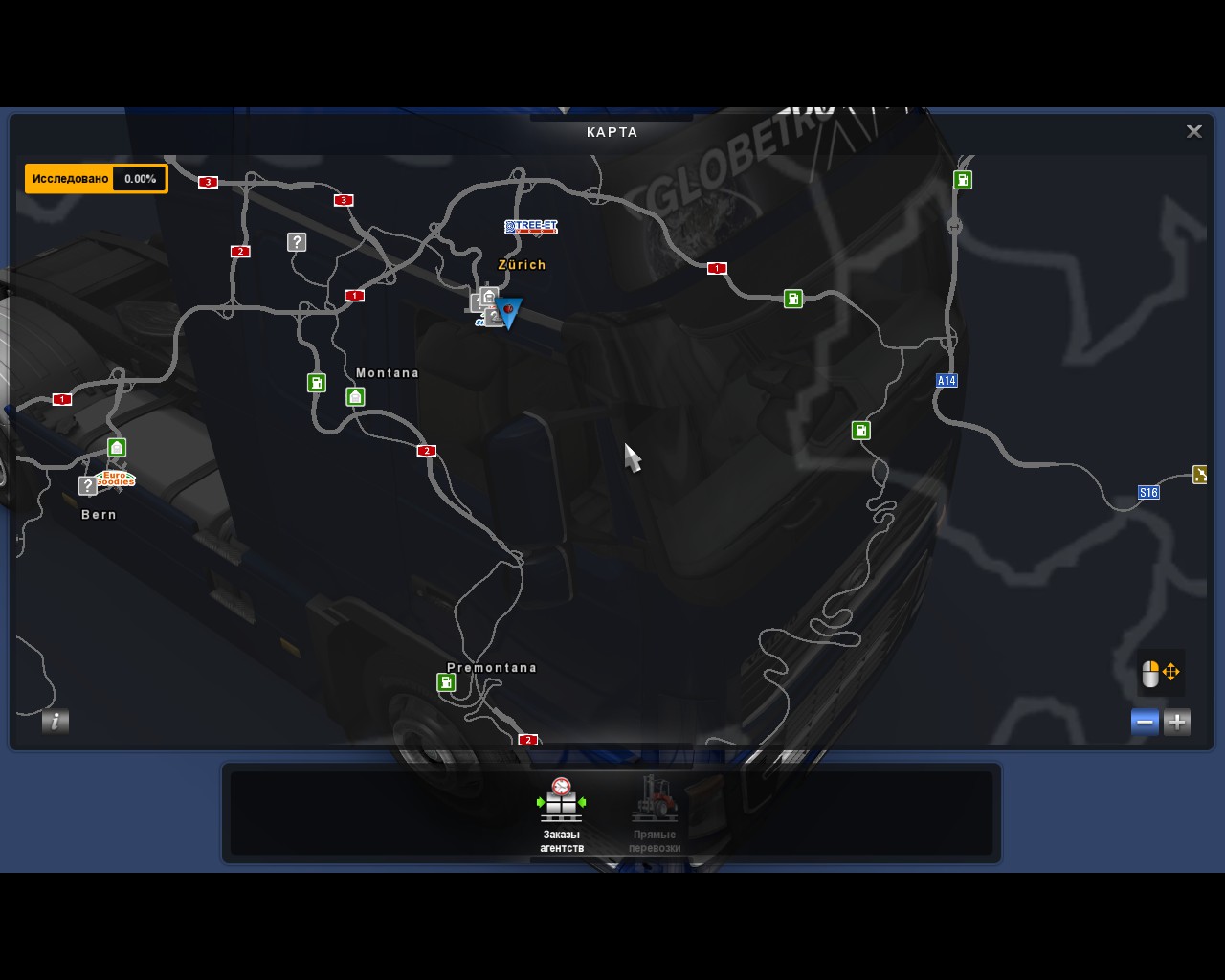
Task: Click the golden cargo icon on right map edge
Action: [1200, 473]
